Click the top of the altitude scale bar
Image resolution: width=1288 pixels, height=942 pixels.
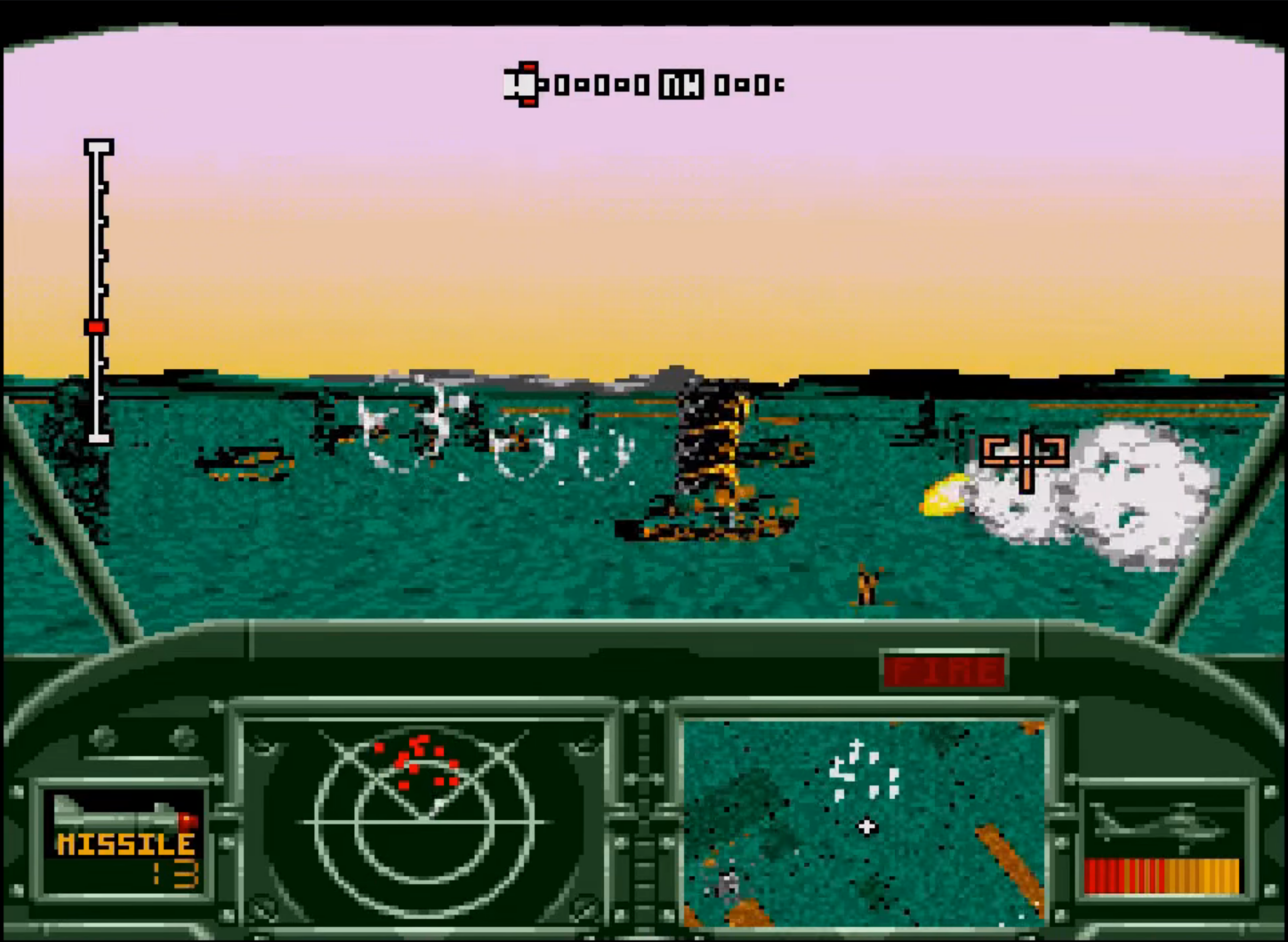coord(98,147)
